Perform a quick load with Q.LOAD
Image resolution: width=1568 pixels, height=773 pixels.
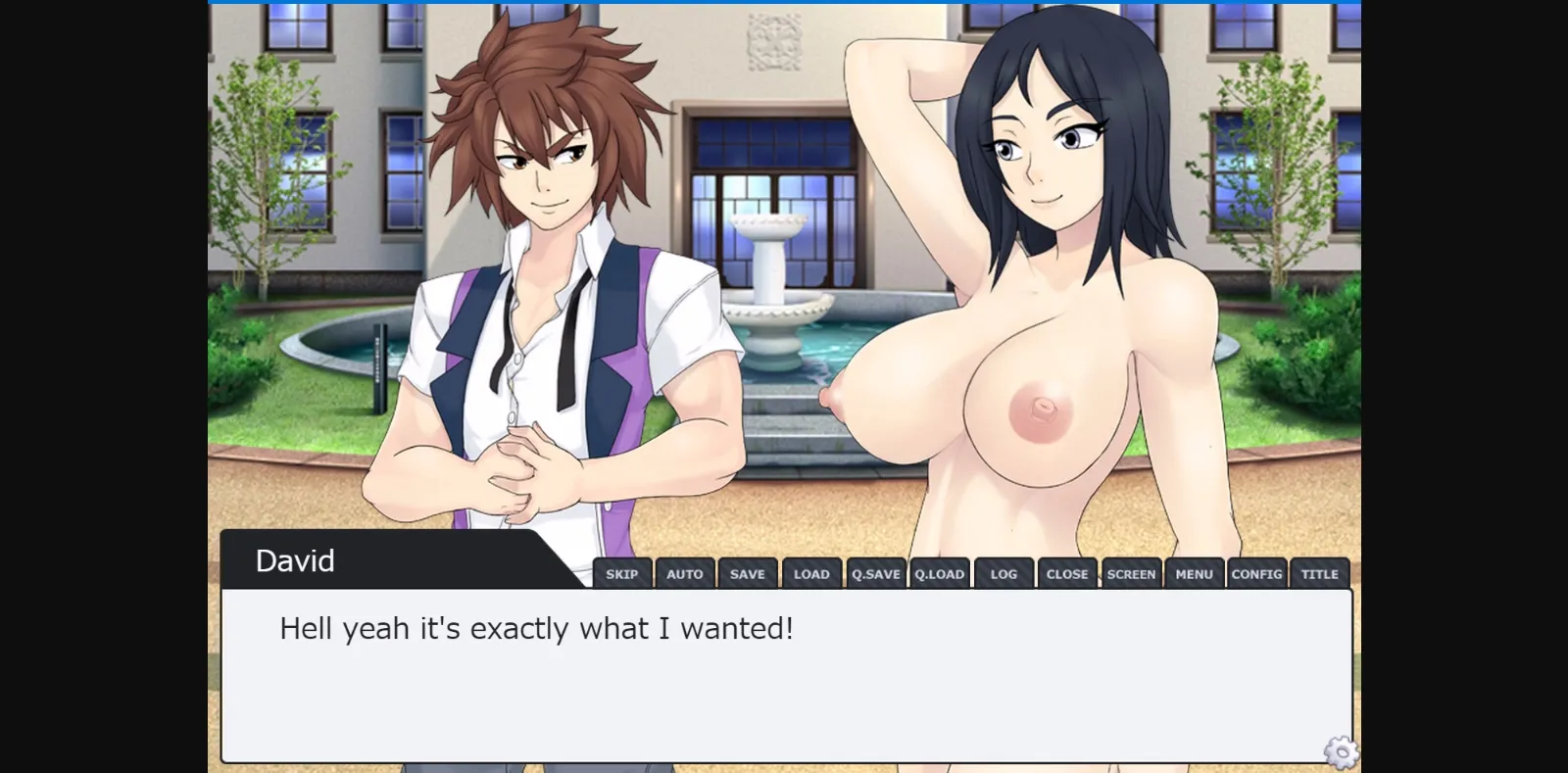point(940,573)
